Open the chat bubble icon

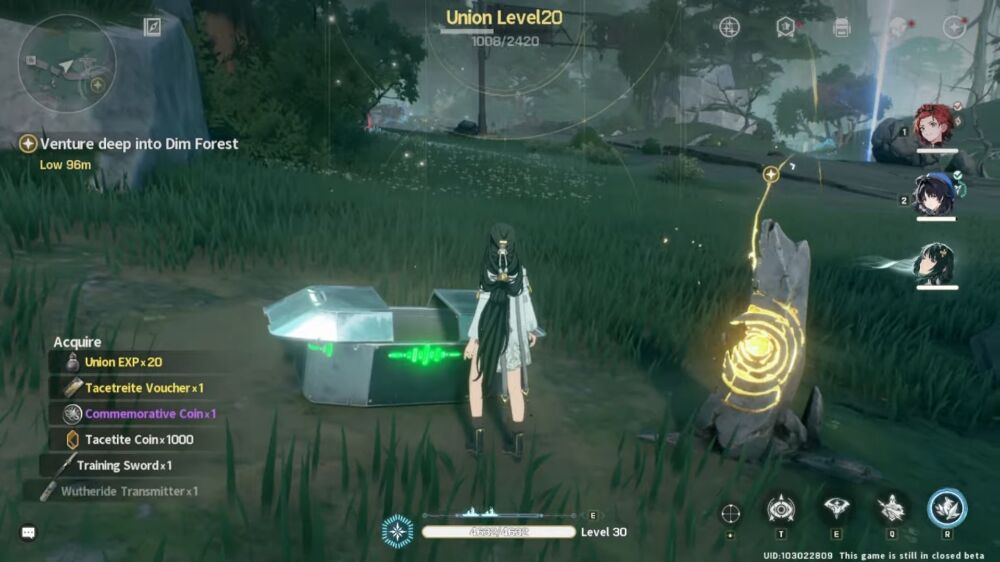coord(28,533)
